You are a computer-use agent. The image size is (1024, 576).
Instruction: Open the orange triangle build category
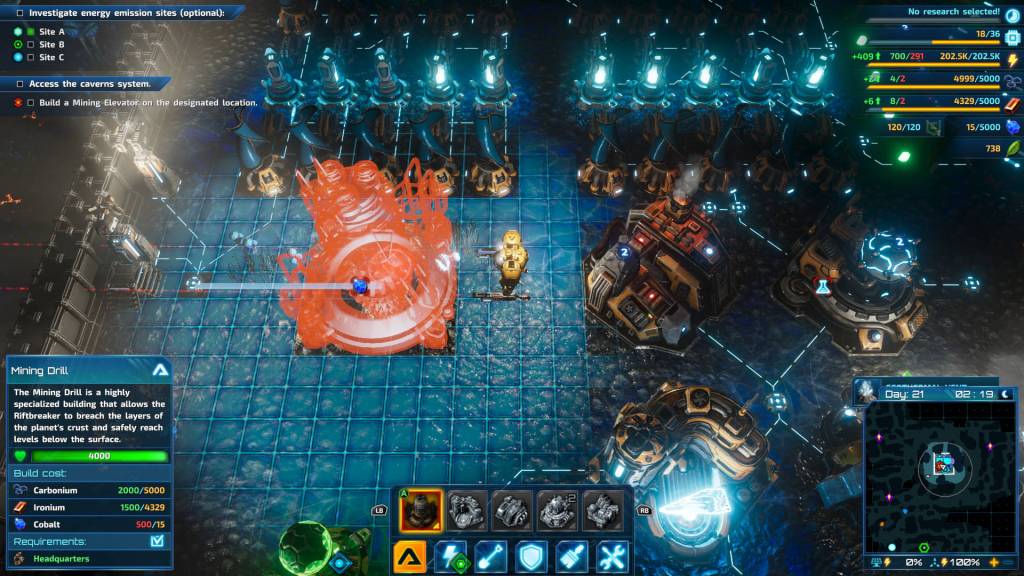pos(411,557)
